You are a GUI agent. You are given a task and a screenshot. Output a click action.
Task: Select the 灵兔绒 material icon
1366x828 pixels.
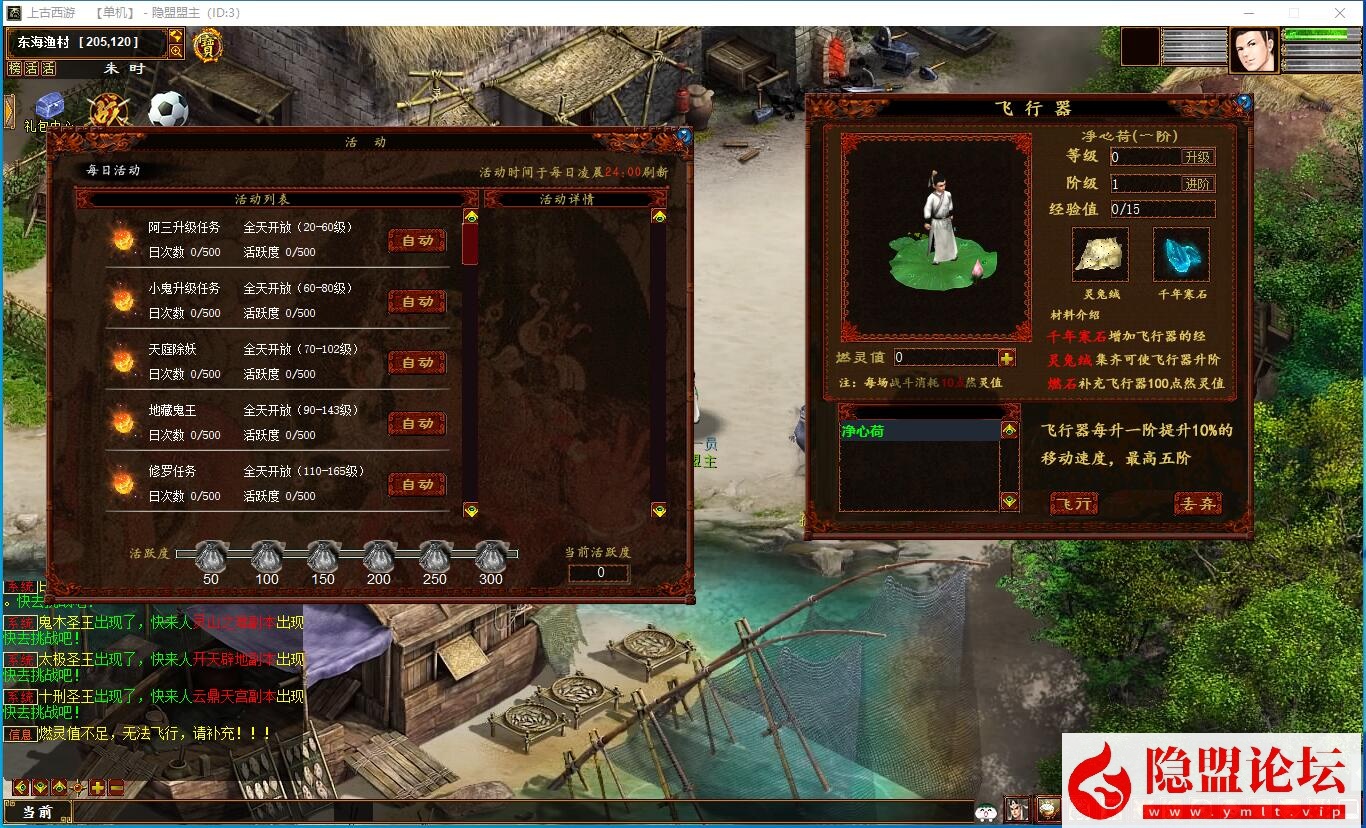(x=1100, y=255)
